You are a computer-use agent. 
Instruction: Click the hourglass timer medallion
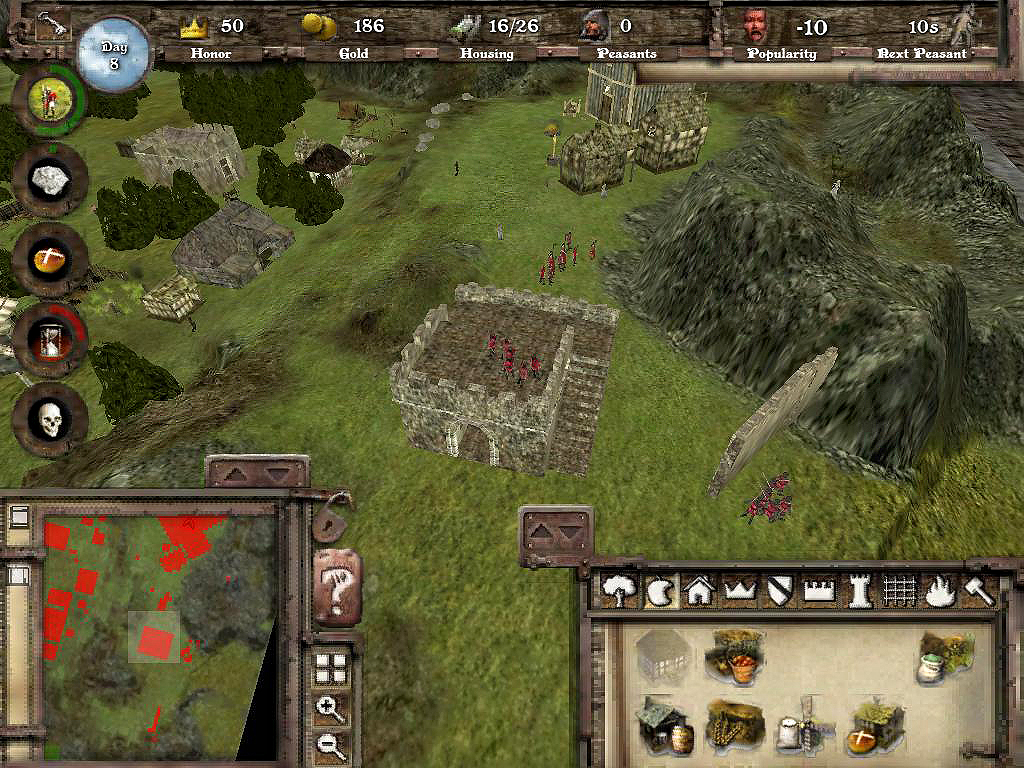coord(50,339)
